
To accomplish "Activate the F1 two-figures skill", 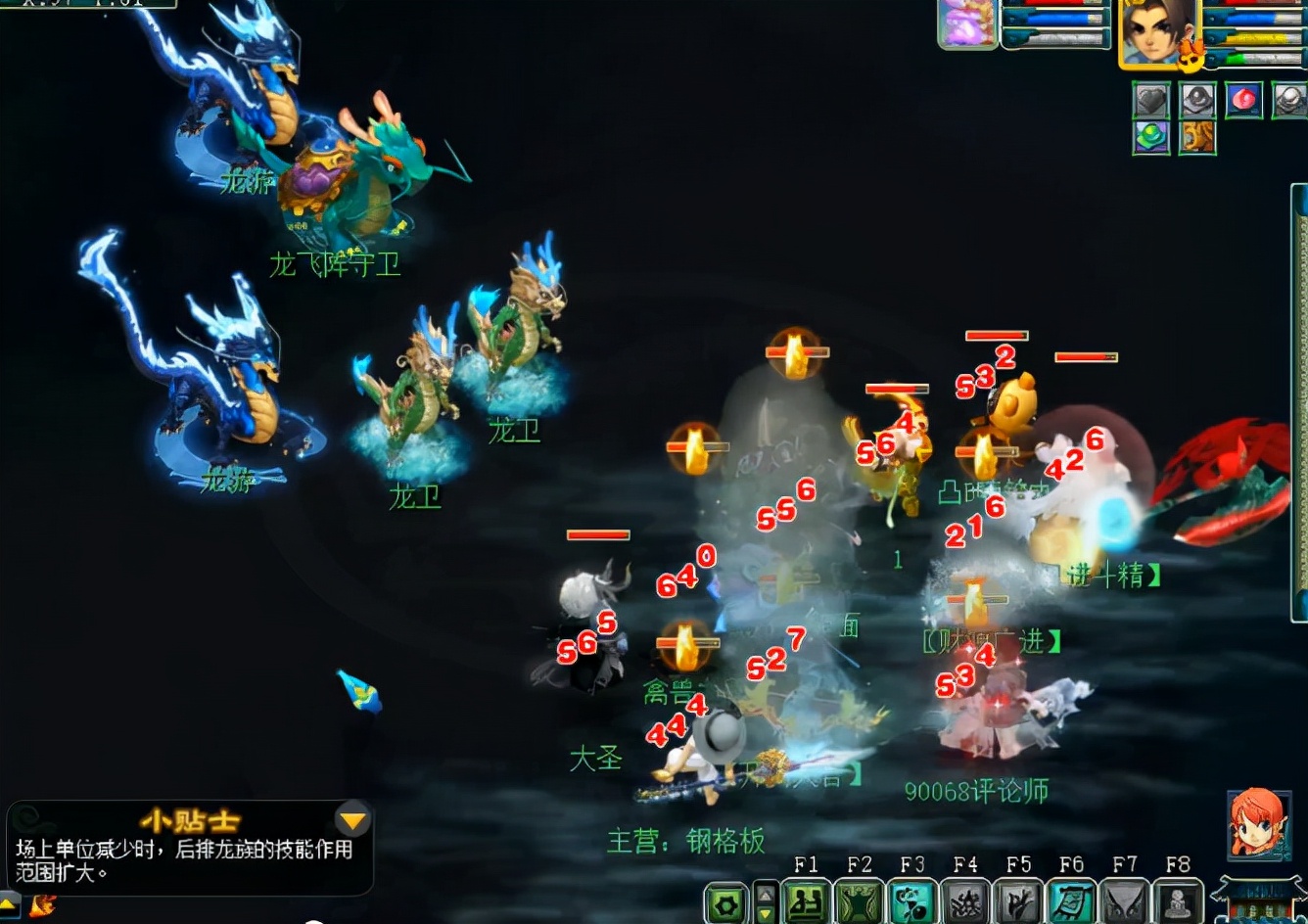I will [806, 901].
